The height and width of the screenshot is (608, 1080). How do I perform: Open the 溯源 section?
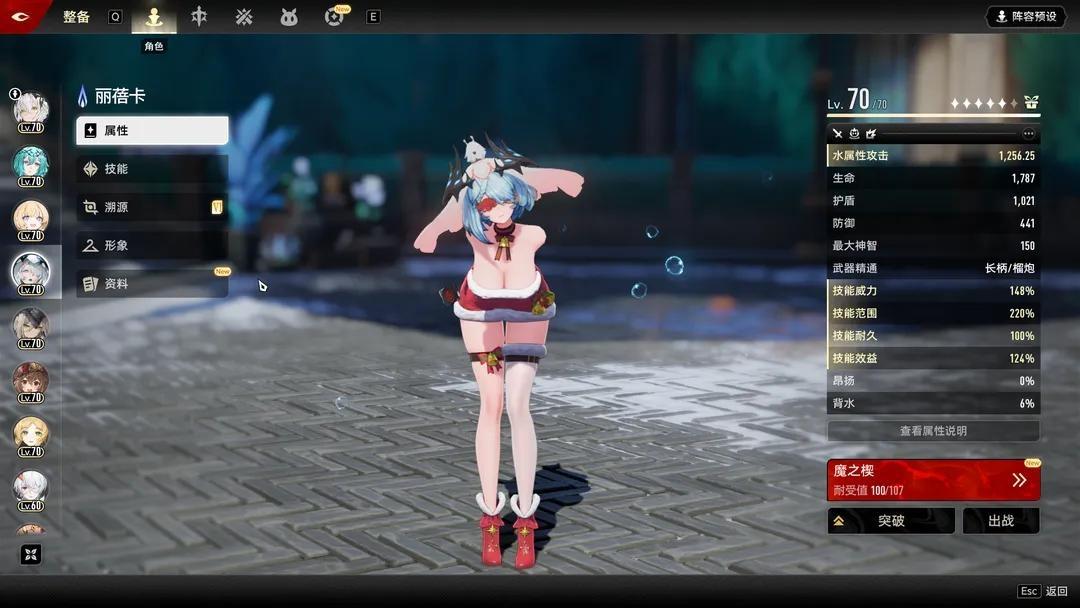coord(152,207)
